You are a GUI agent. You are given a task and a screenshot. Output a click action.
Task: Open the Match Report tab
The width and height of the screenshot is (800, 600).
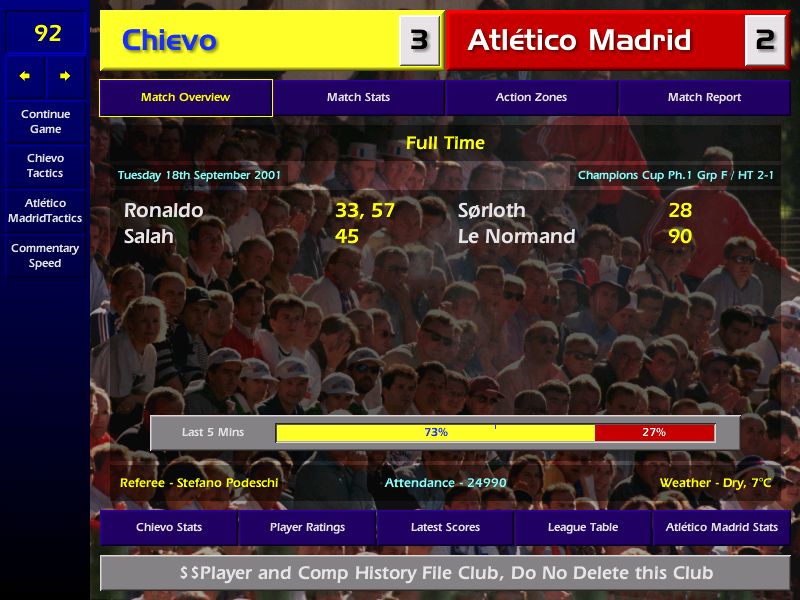(x=704, y=98)
